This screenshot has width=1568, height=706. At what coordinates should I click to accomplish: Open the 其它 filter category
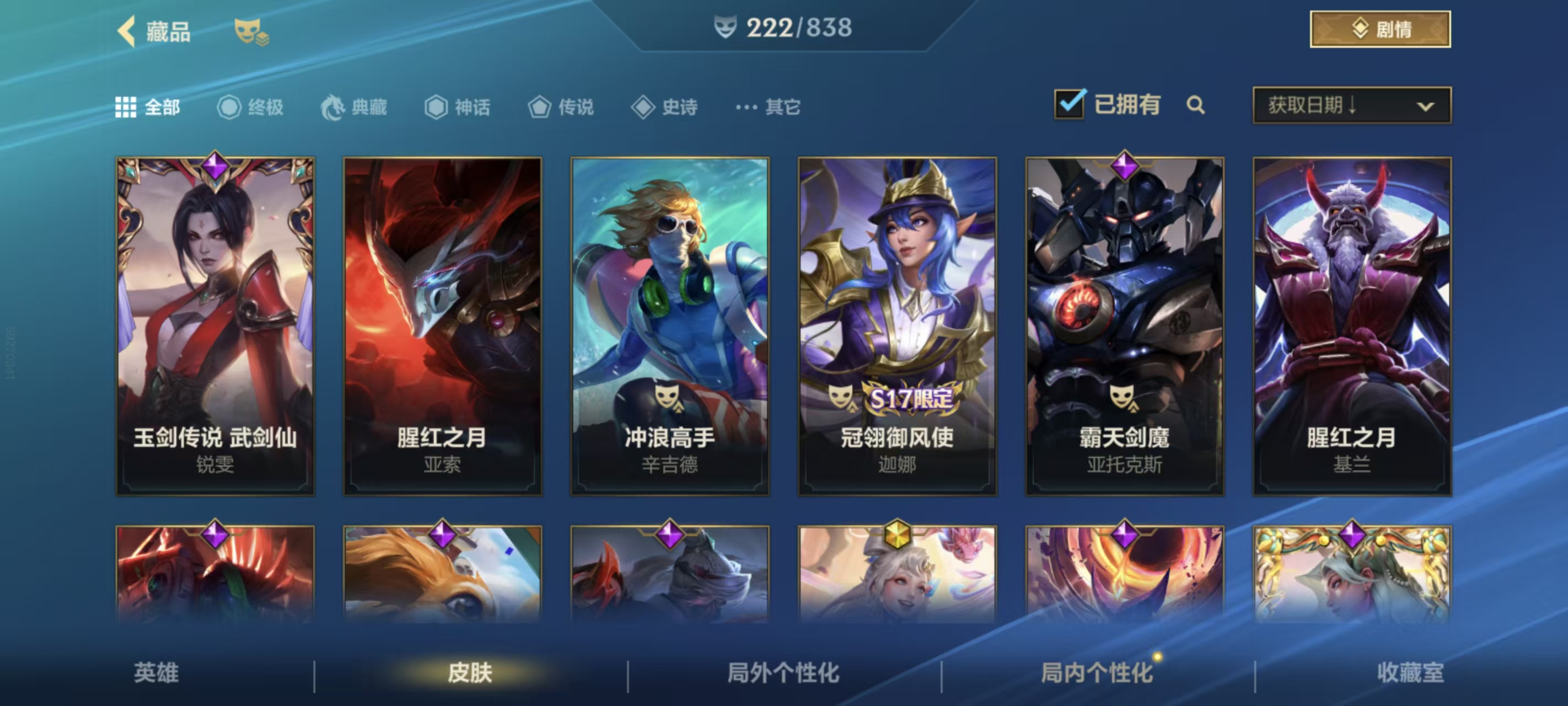[768, 107]
